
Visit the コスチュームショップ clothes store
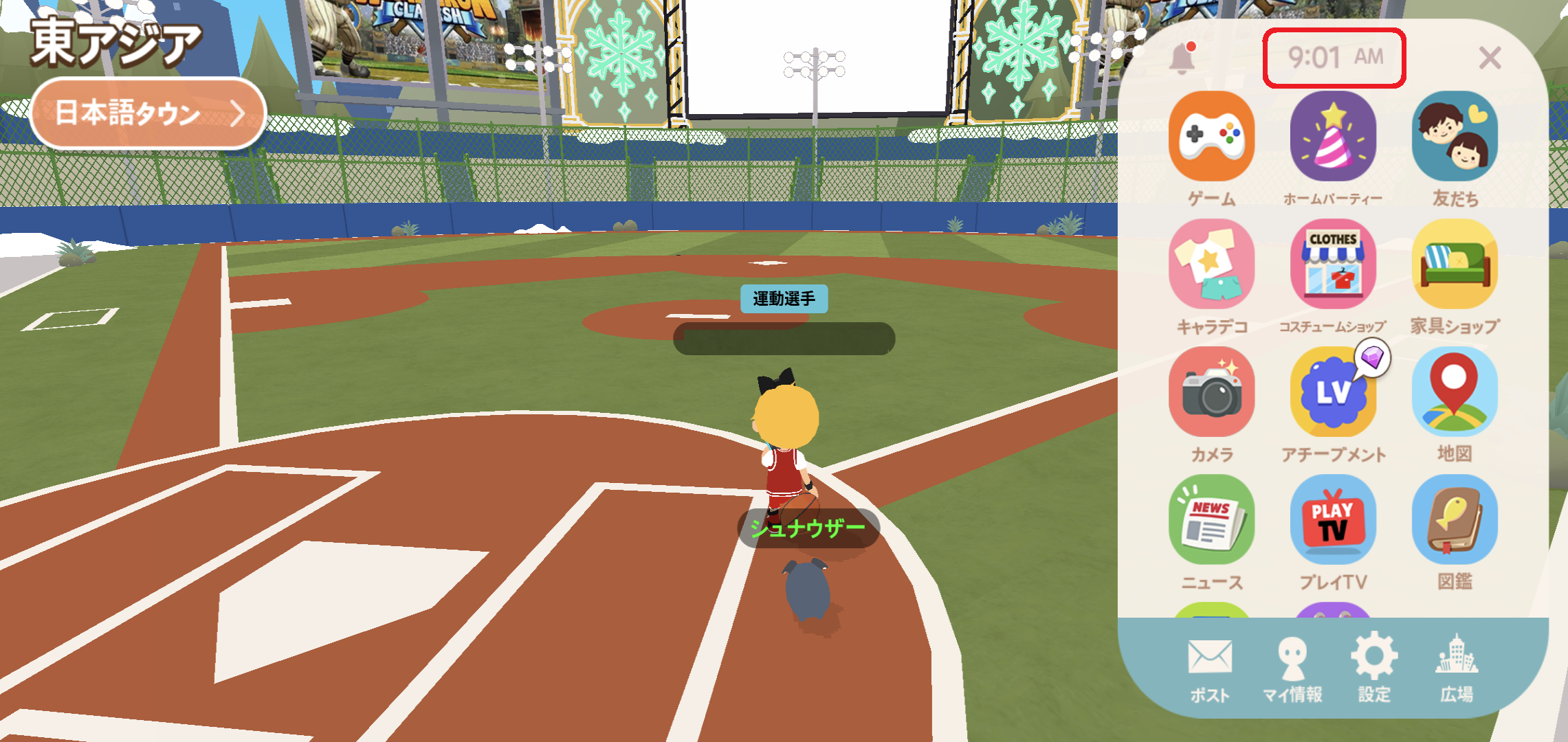[1333, 265]
